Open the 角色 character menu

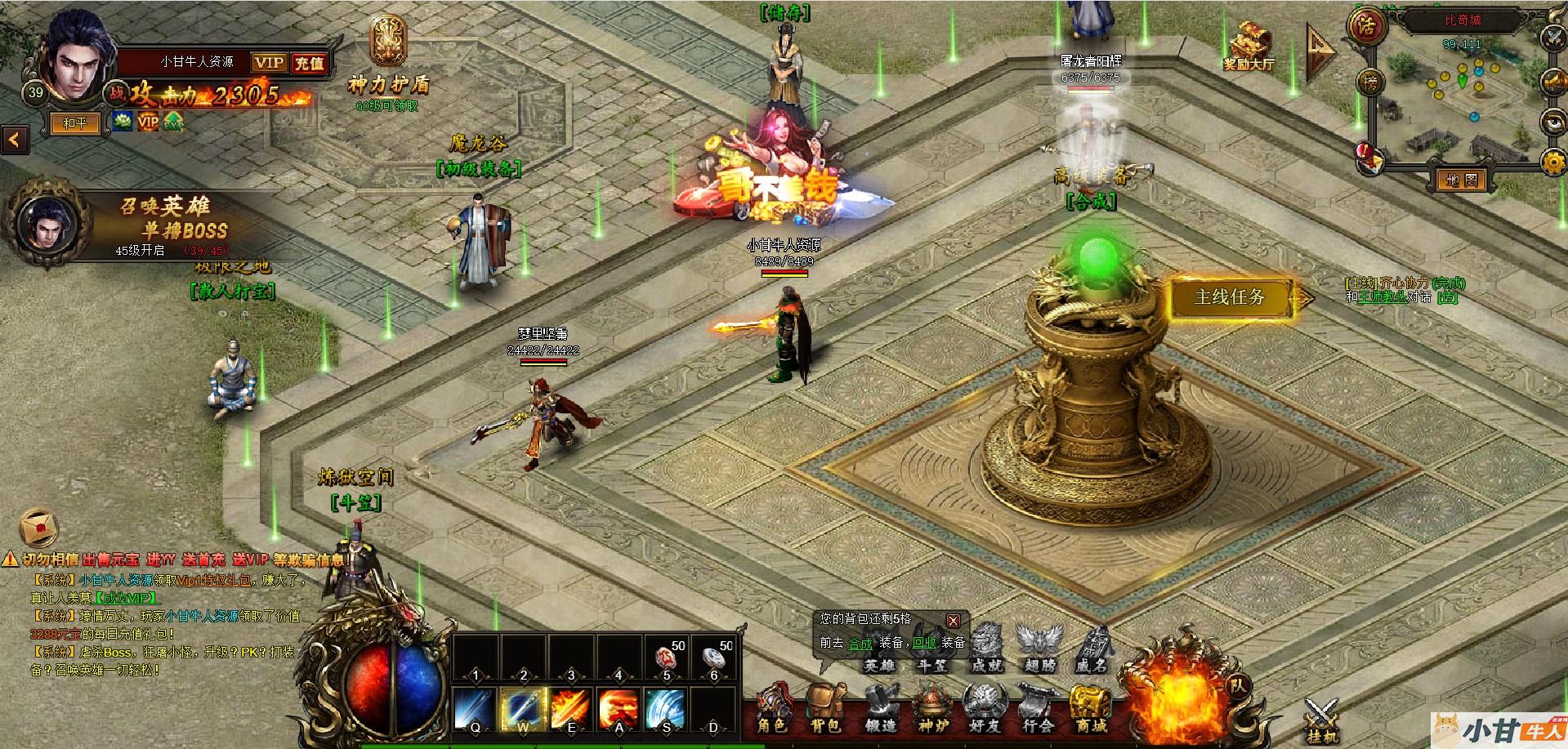point(772,710)
